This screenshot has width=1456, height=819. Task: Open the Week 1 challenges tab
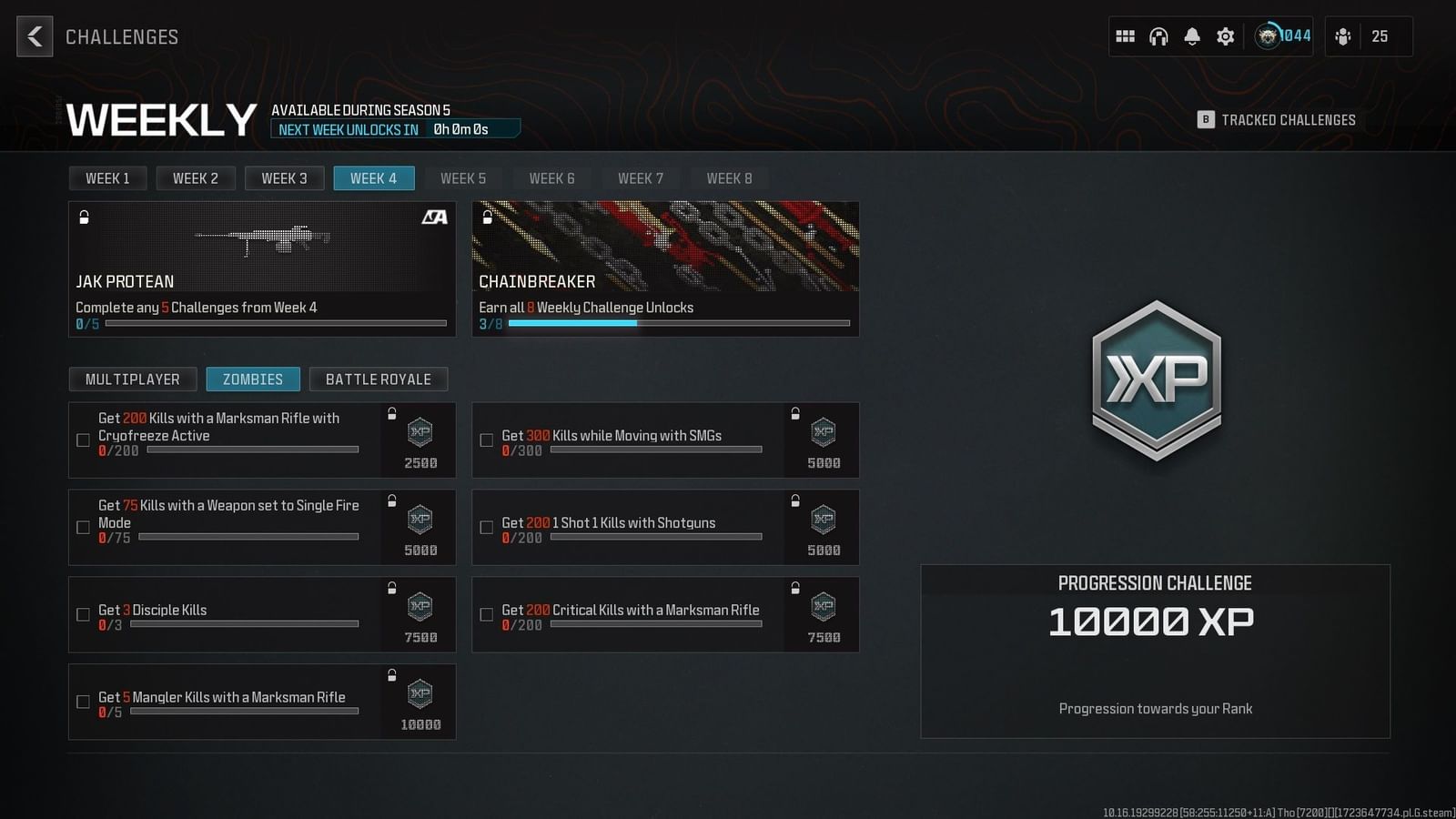(x=107, y=177)
